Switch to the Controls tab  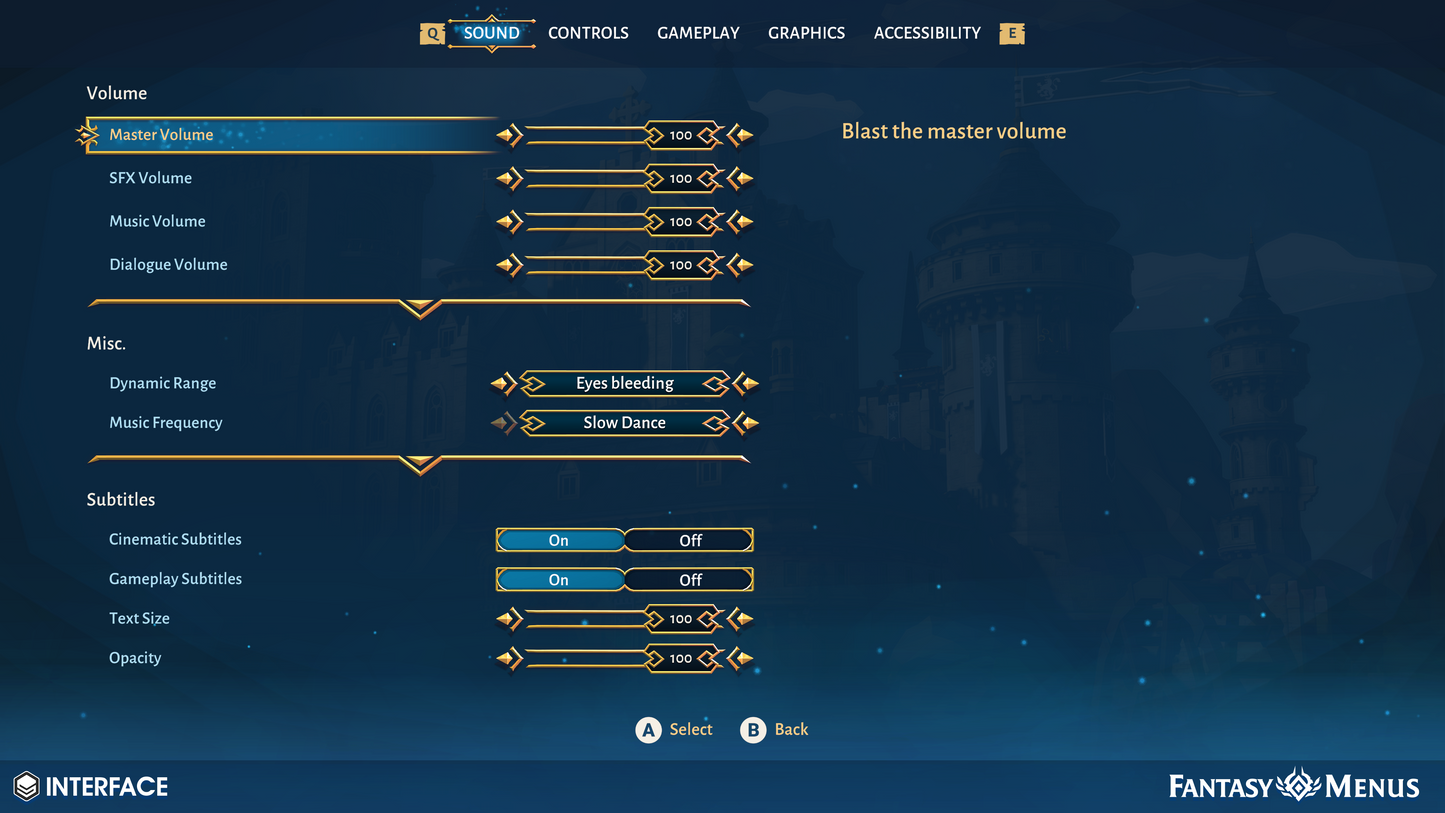coord(588,33)
